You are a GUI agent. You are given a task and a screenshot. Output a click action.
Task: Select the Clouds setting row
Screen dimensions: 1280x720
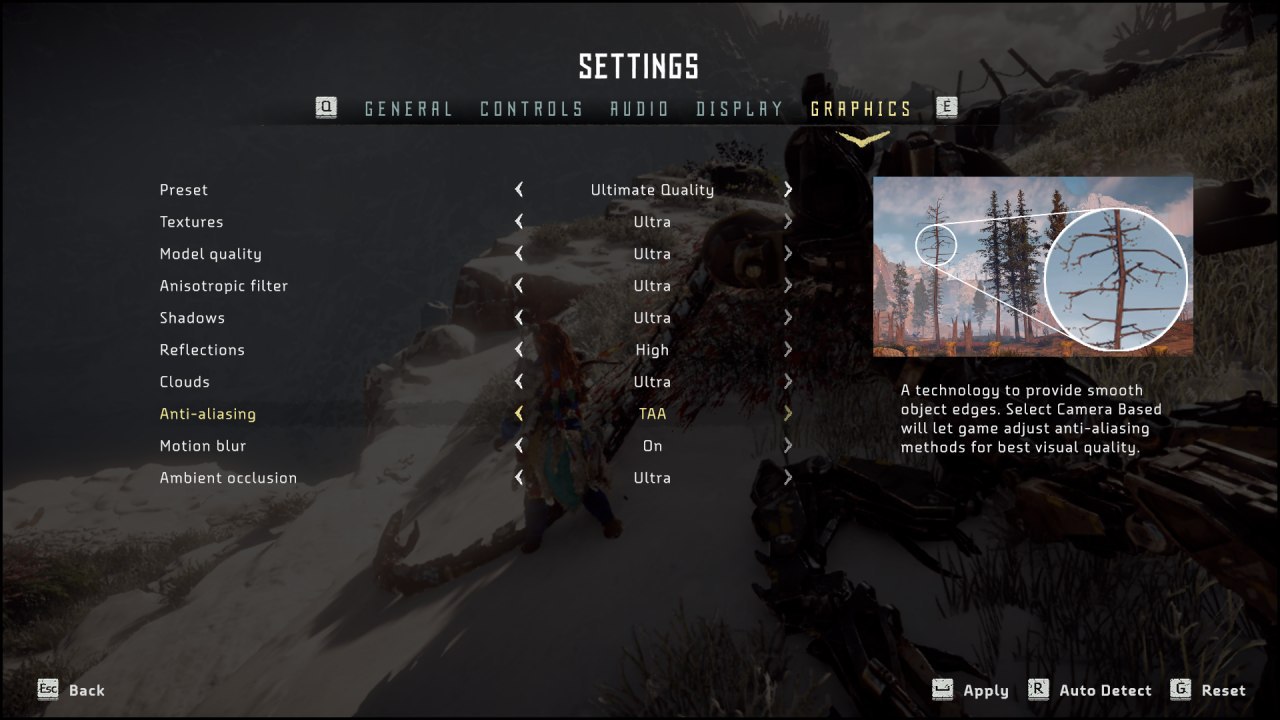point(185,382)
